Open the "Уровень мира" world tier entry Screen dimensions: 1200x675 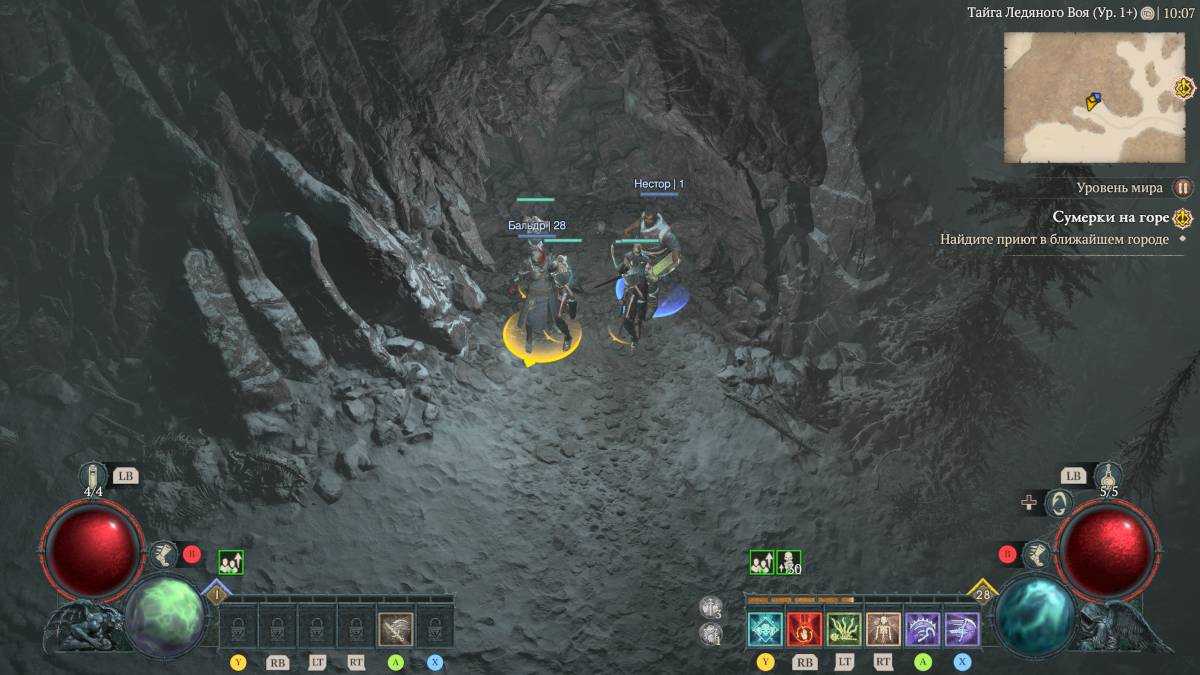[x=1120, y=188]
